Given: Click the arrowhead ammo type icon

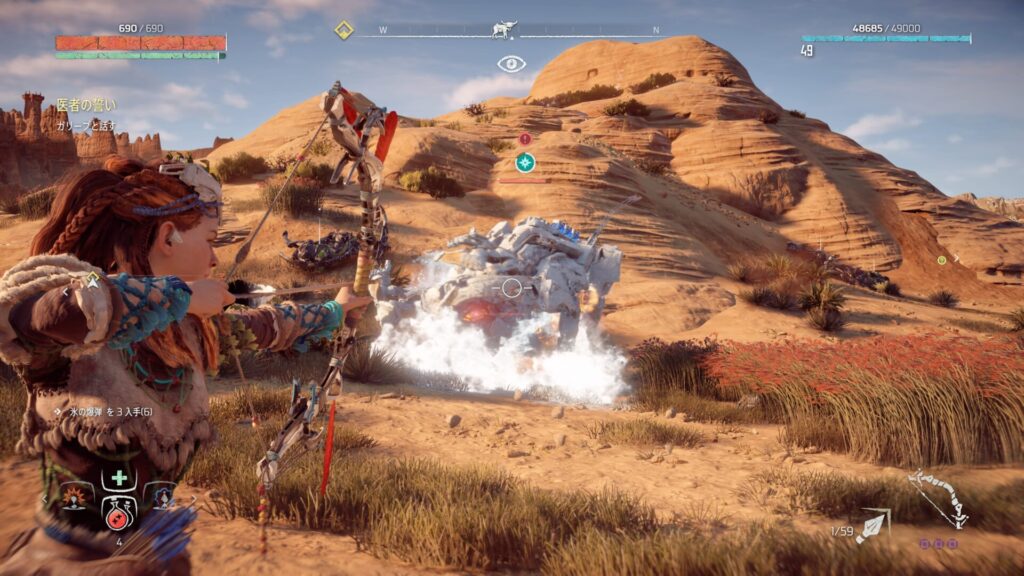Looking at the screenshot, I should pyautogui.click(x=872, y=526).
